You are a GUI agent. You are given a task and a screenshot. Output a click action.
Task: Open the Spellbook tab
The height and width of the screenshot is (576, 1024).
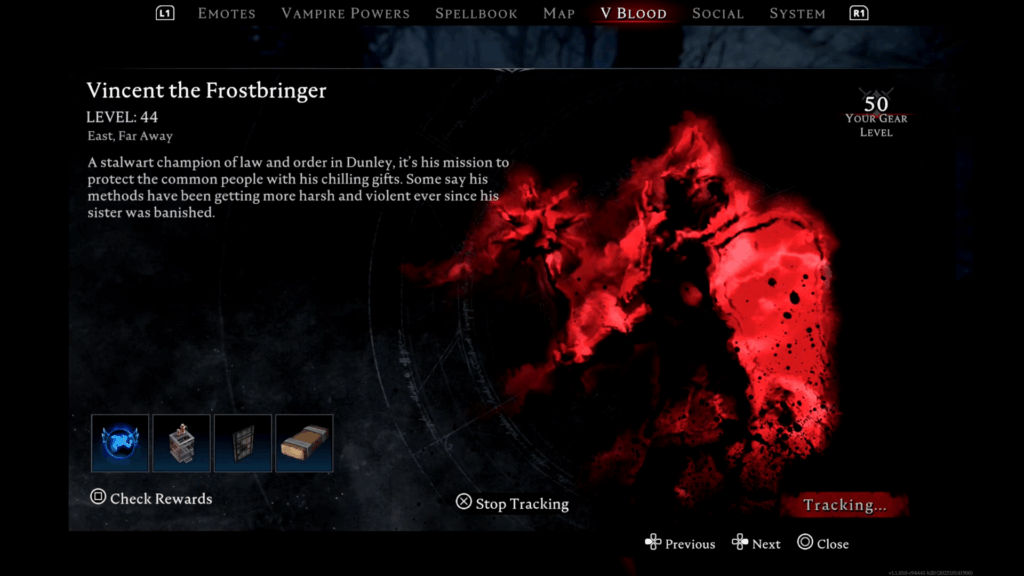click(x=476, y=14)
